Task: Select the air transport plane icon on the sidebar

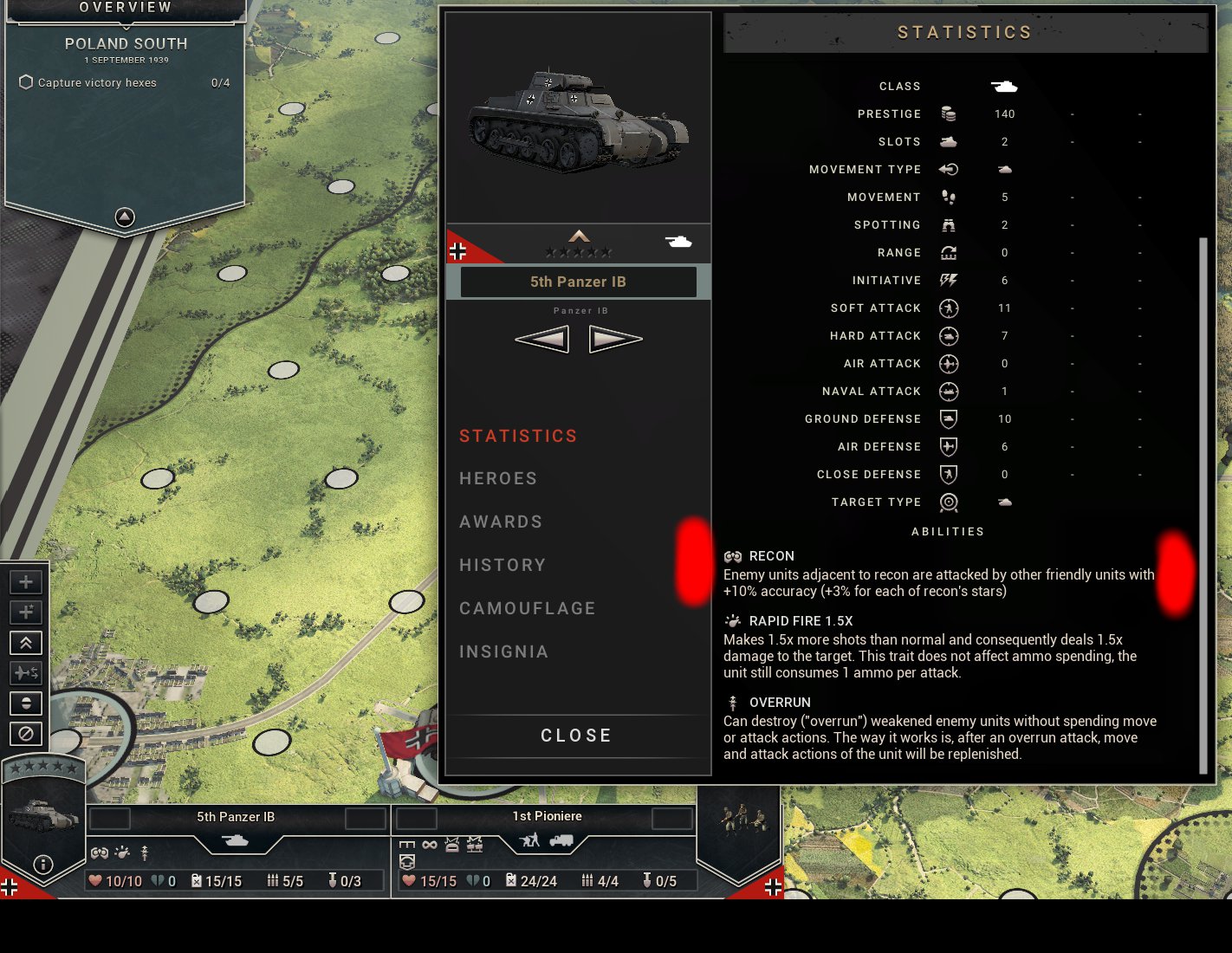Action: click(25, 672)
